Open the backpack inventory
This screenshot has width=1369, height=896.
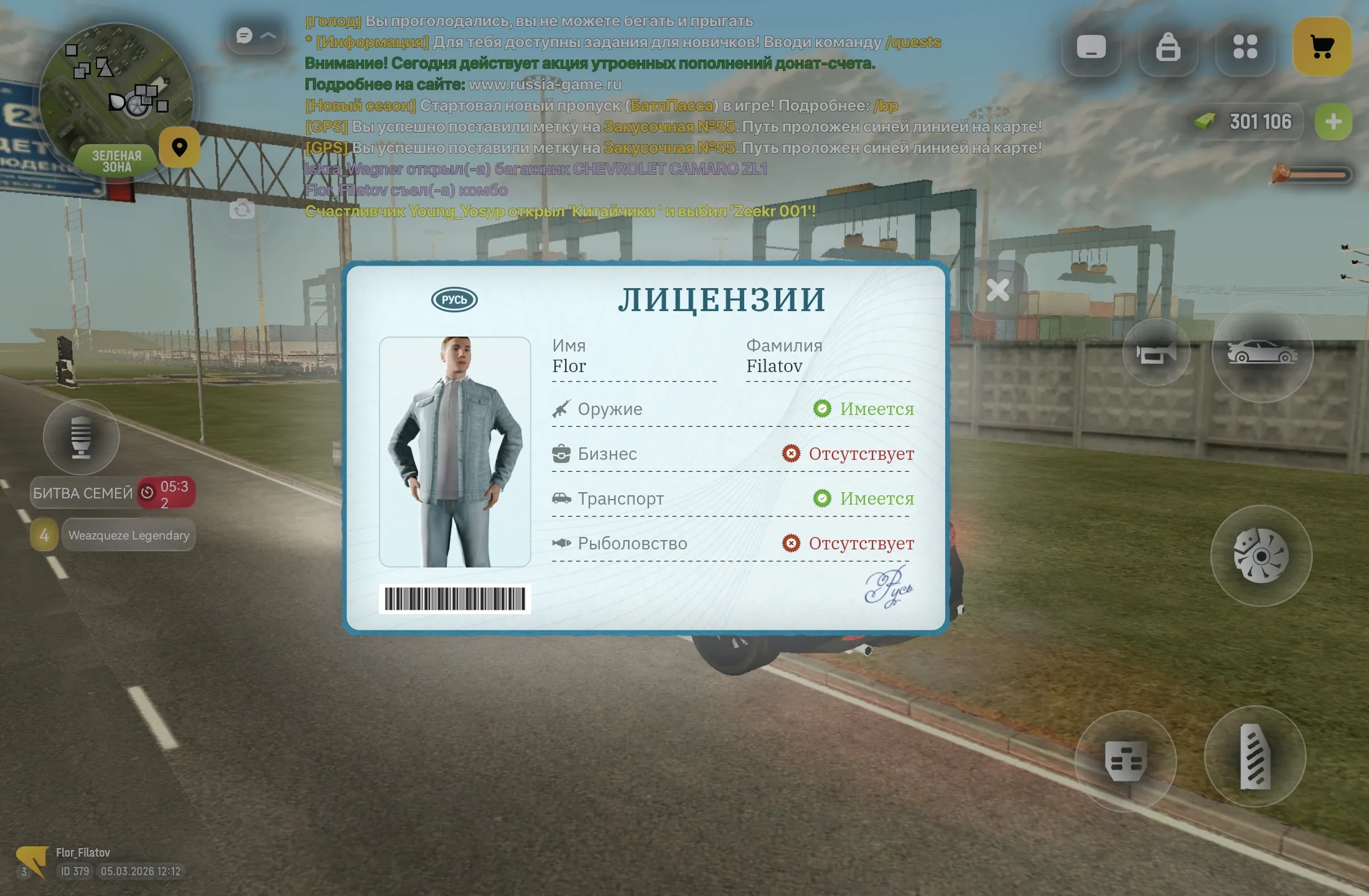click(1168, 47)
